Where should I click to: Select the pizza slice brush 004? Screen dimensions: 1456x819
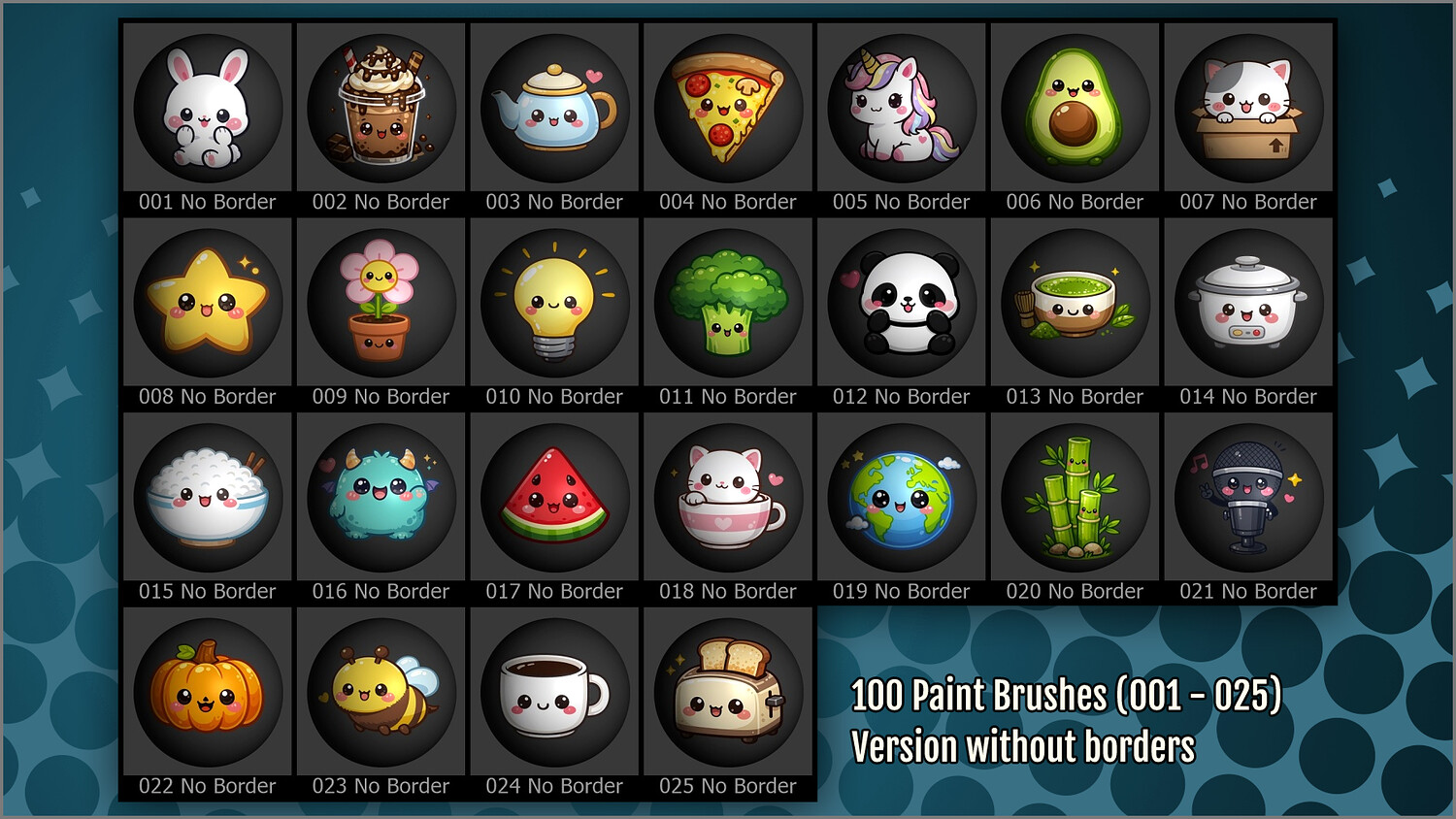(x=728, y=109)
